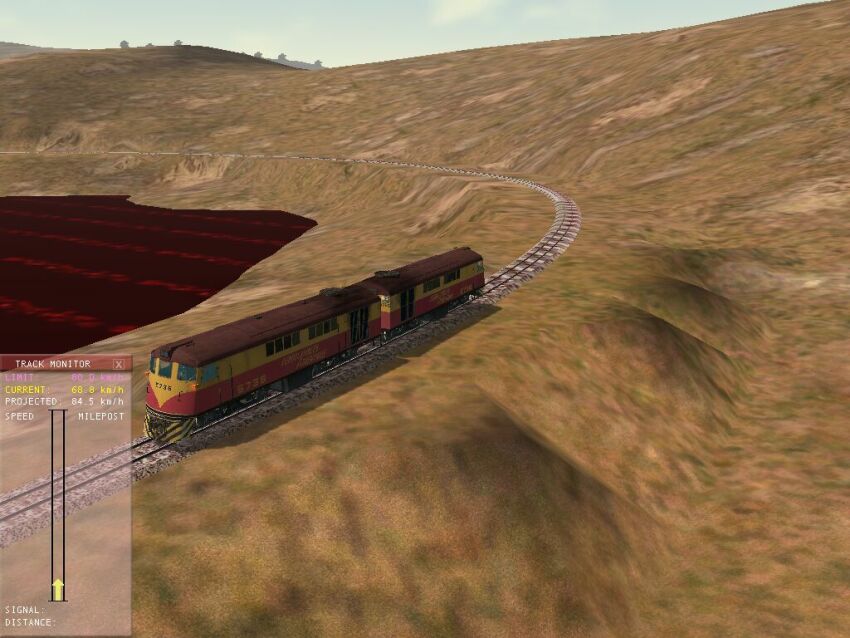This screenshot has width=850, height=638.
Task: Close the Track Monitor window
Action: (119, 364)
